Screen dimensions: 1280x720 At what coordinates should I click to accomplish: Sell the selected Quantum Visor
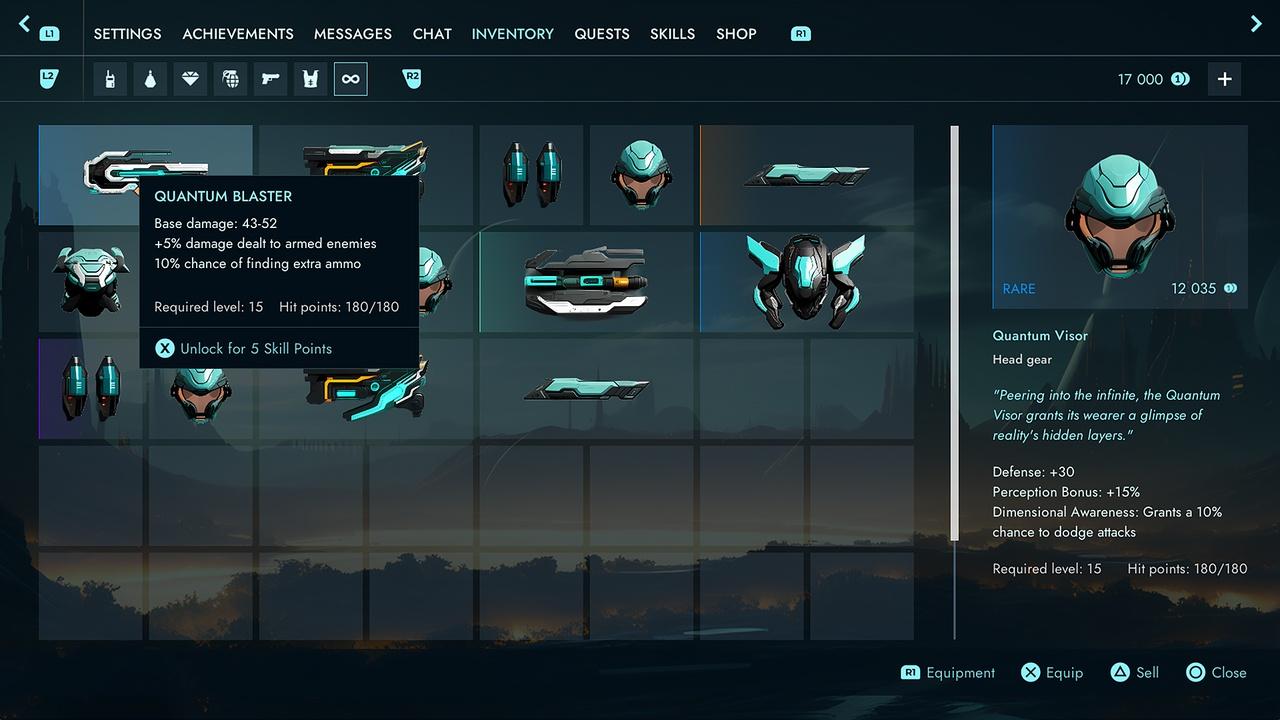point(1134,673)
